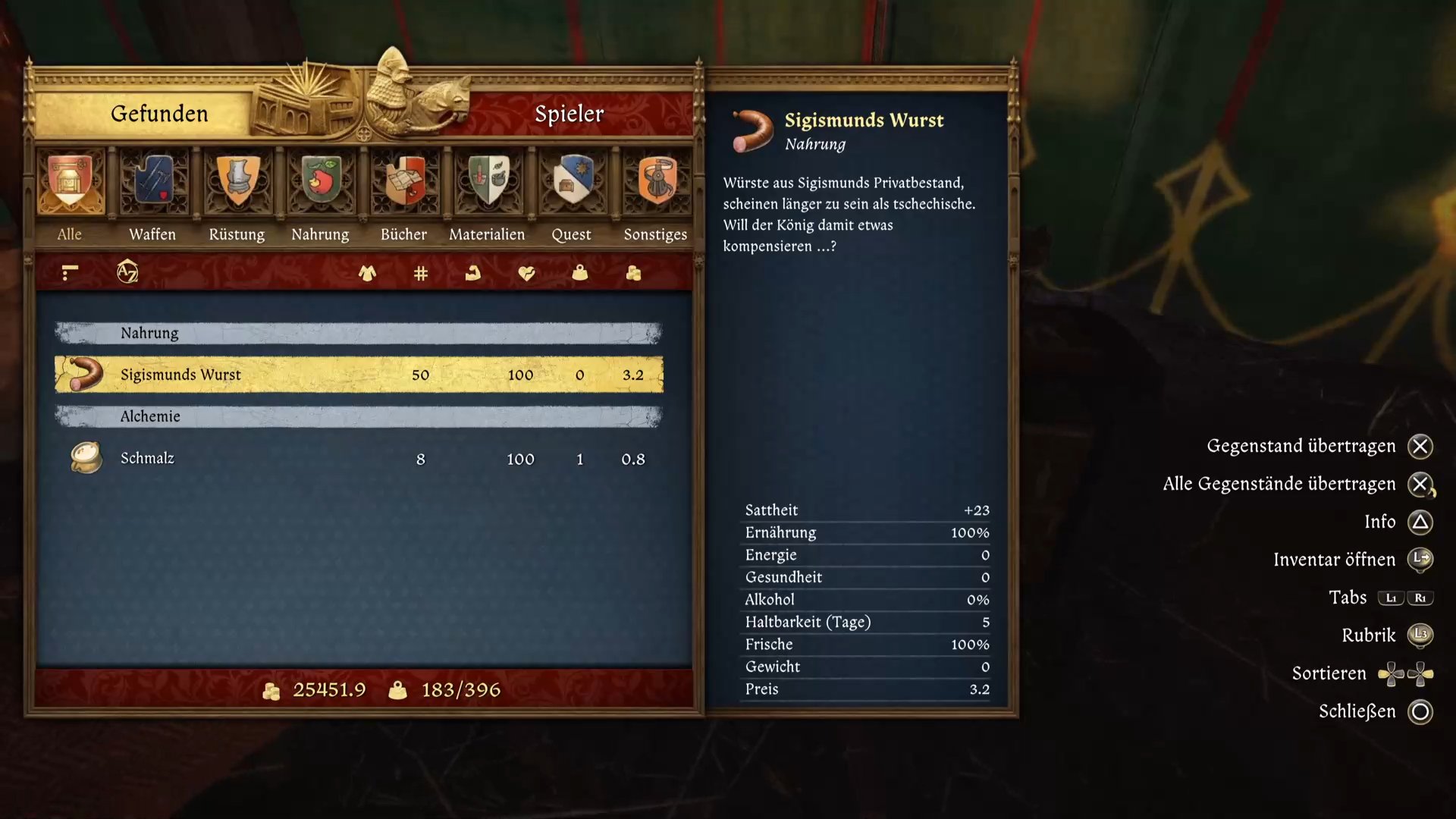Sort list by price coins column
The image size is (1456, 819).
pos(634,273)
